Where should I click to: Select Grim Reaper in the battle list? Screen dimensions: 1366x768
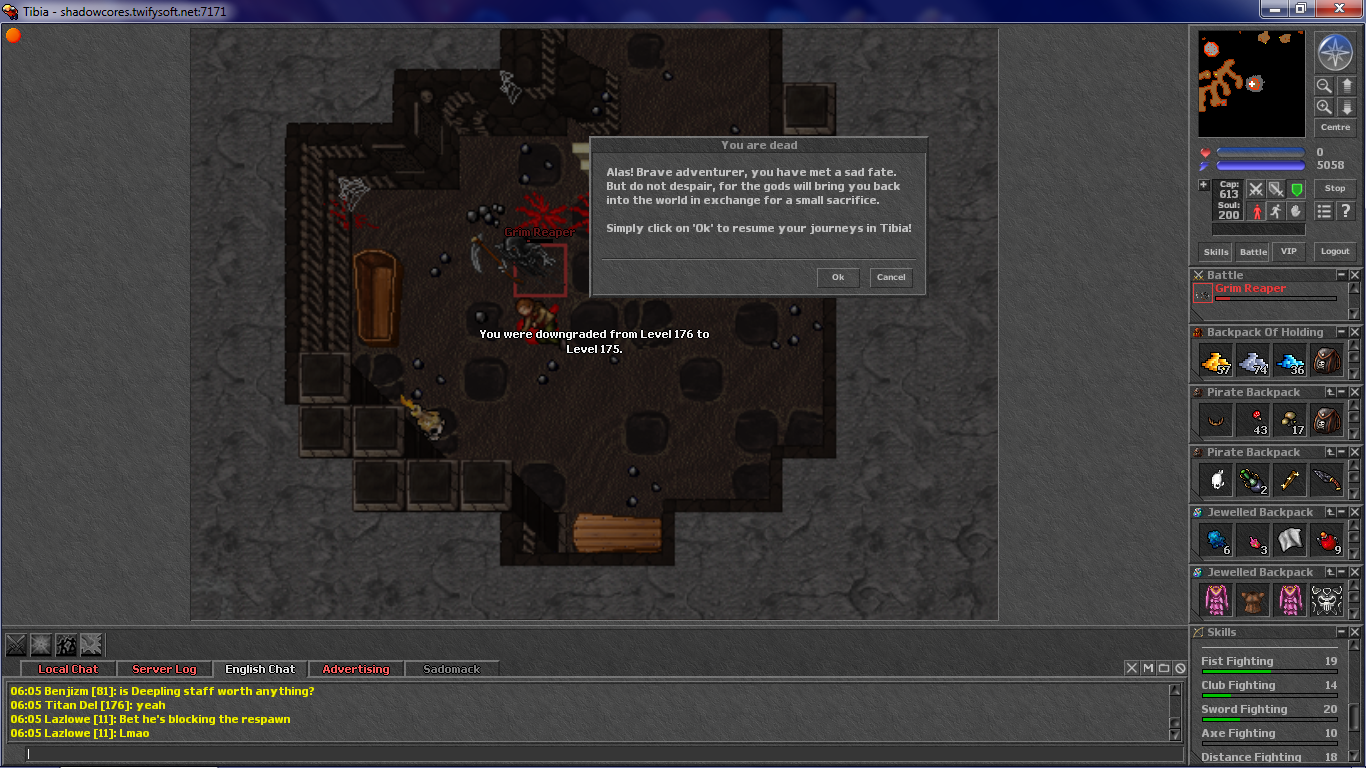[1250, 289]
